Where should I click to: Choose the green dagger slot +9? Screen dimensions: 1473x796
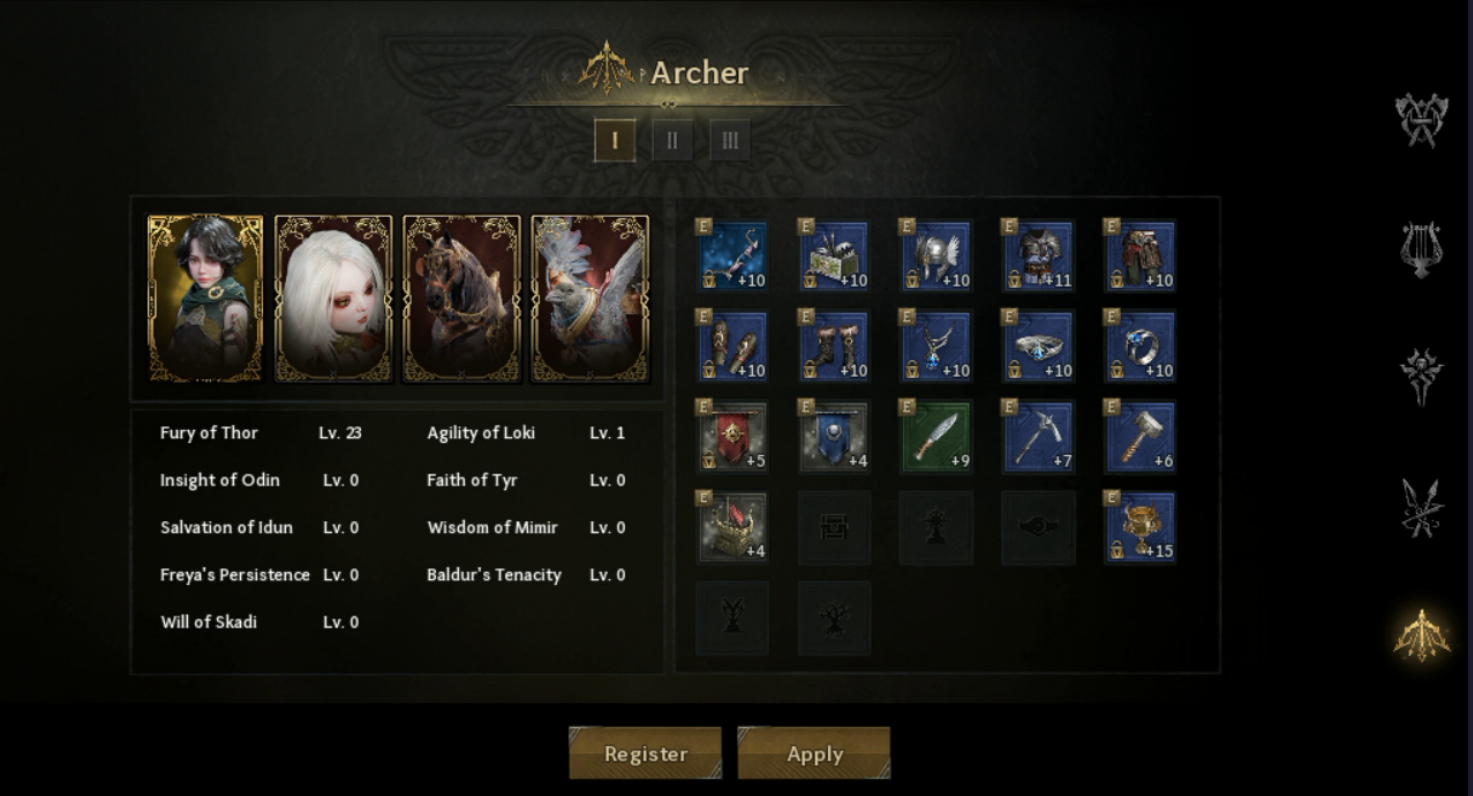pos(935,437)
